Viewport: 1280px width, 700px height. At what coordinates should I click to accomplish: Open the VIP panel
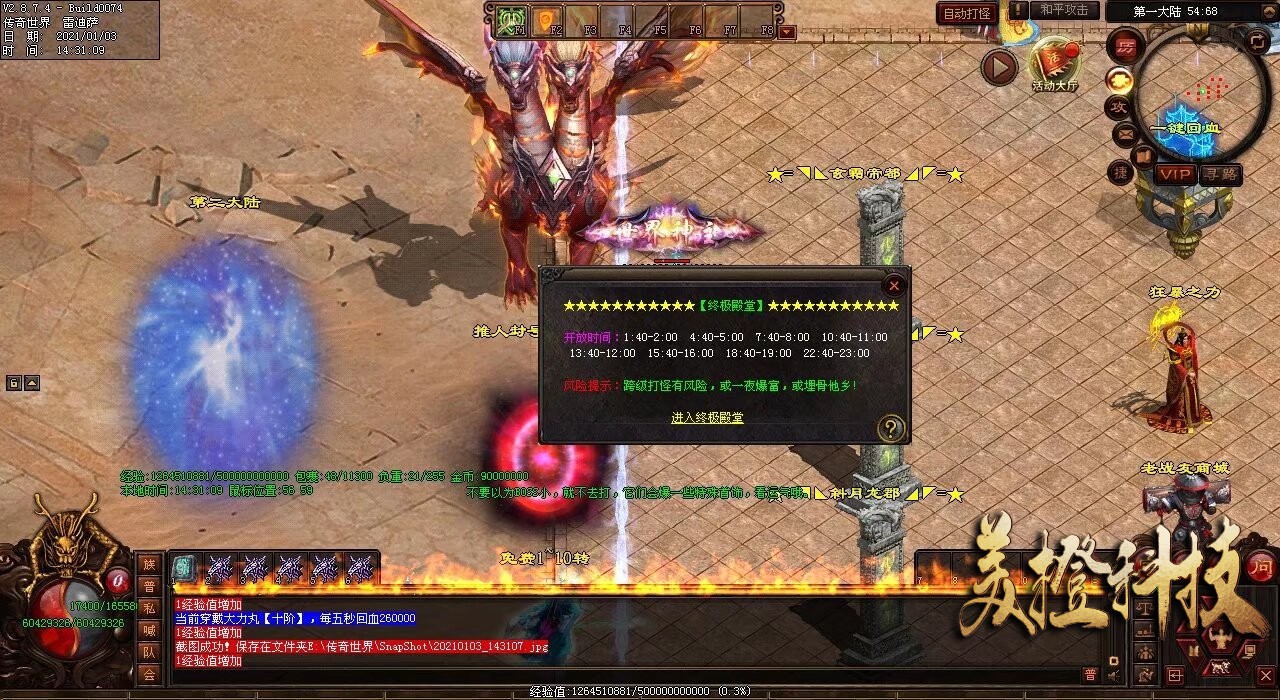pyautogui.click(x=1175, y=174)
